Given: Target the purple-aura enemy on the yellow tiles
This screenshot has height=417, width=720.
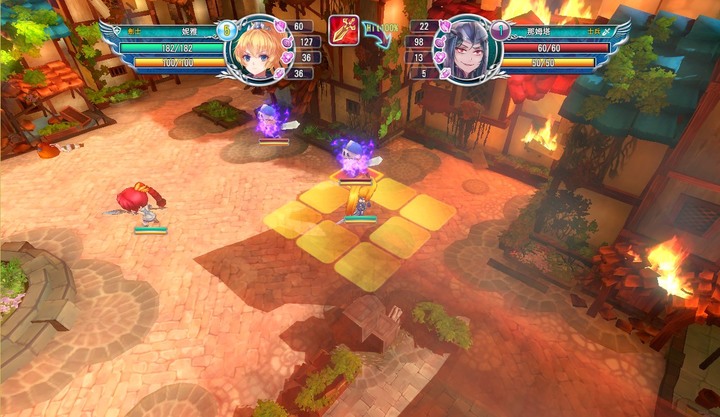Looking at the screenshot, I should point(353,158).
